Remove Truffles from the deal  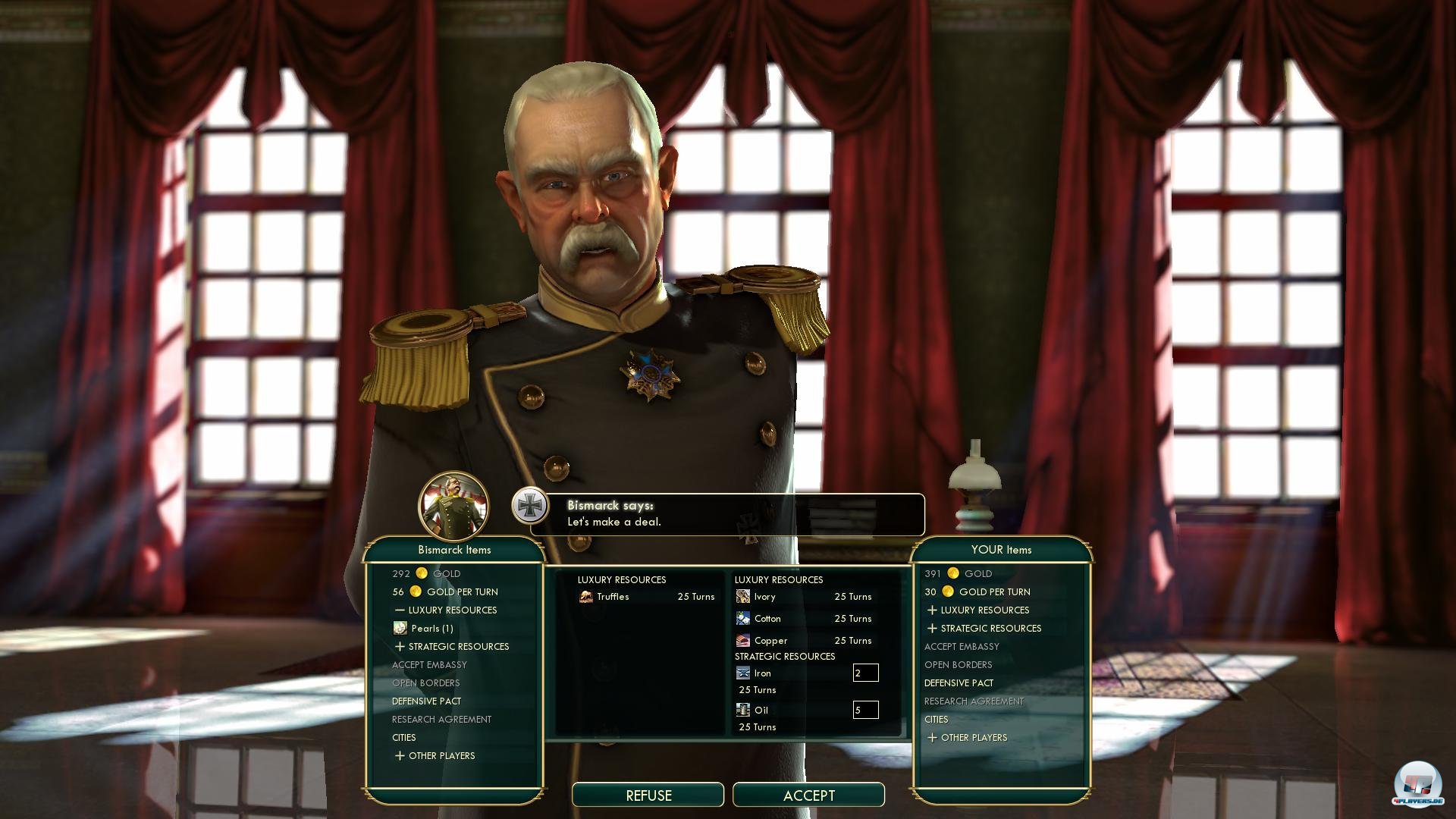613,597
